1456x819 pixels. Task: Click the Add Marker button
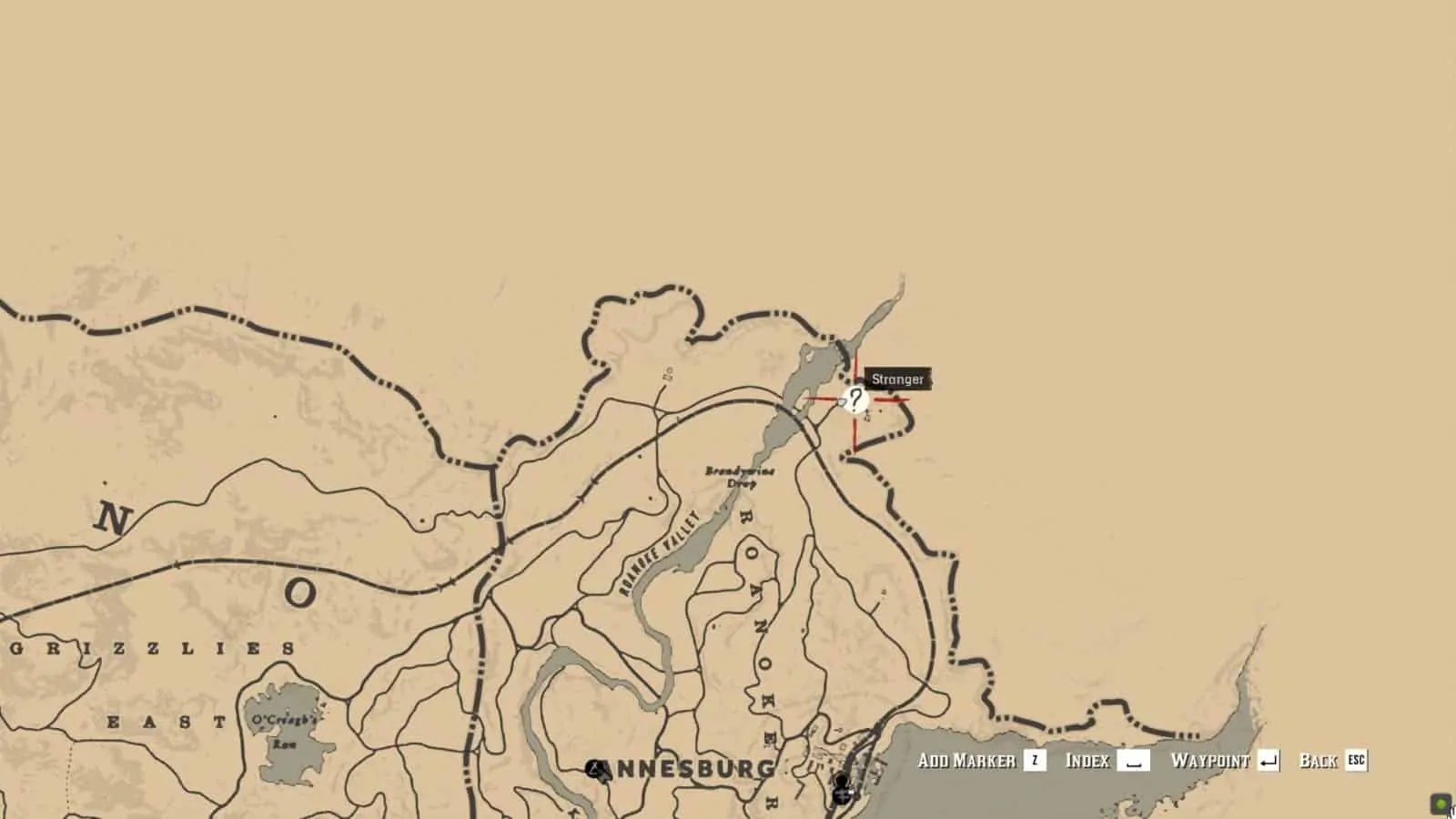[x=968, y=761]
